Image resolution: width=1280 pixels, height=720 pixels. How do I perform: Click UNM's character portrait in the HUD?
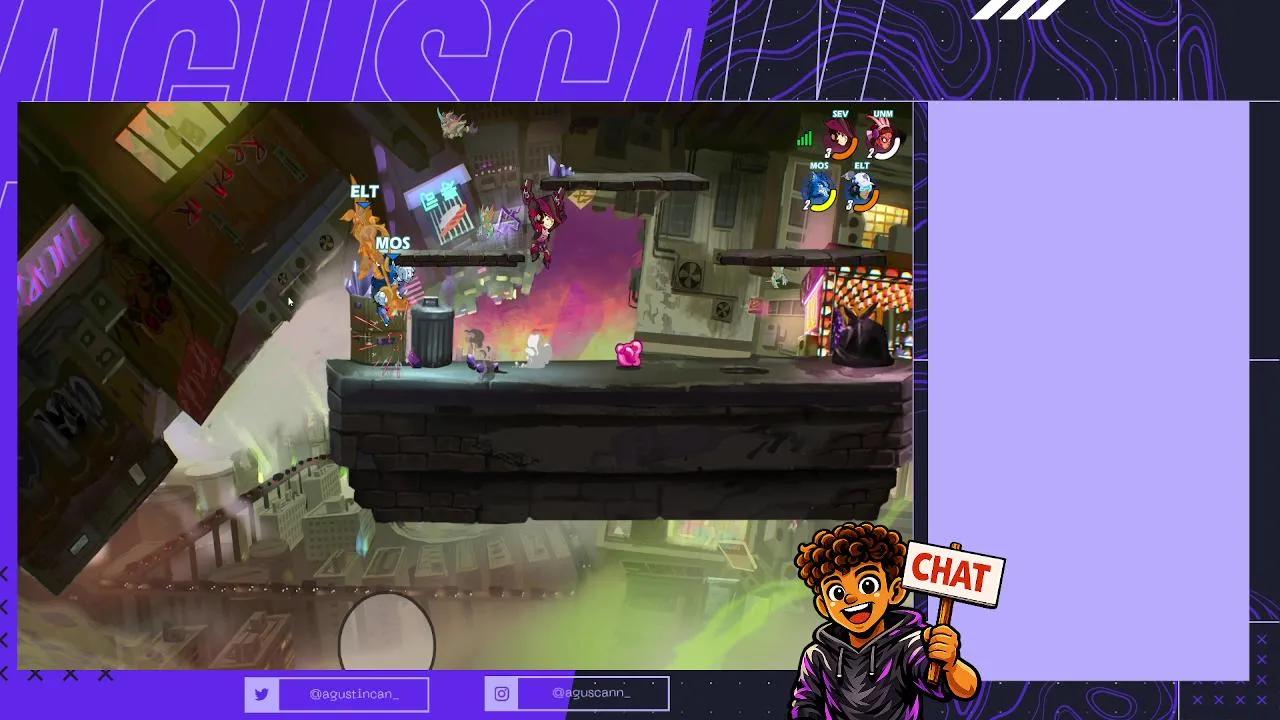point(883,135)
